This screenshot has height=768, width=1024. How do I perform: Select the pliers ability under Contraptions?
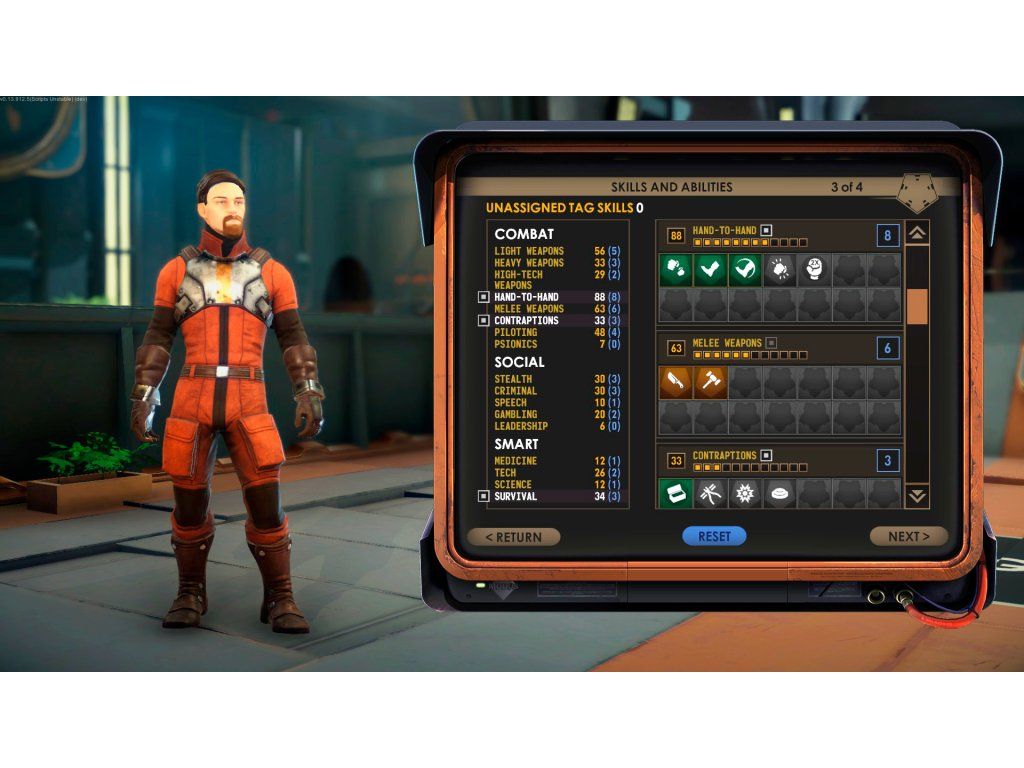coord(710,493)
